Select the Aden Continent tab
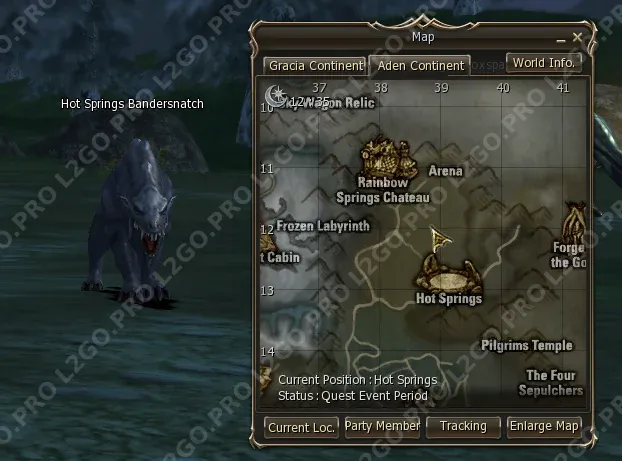Screen dimensions: 622x461 419,66
